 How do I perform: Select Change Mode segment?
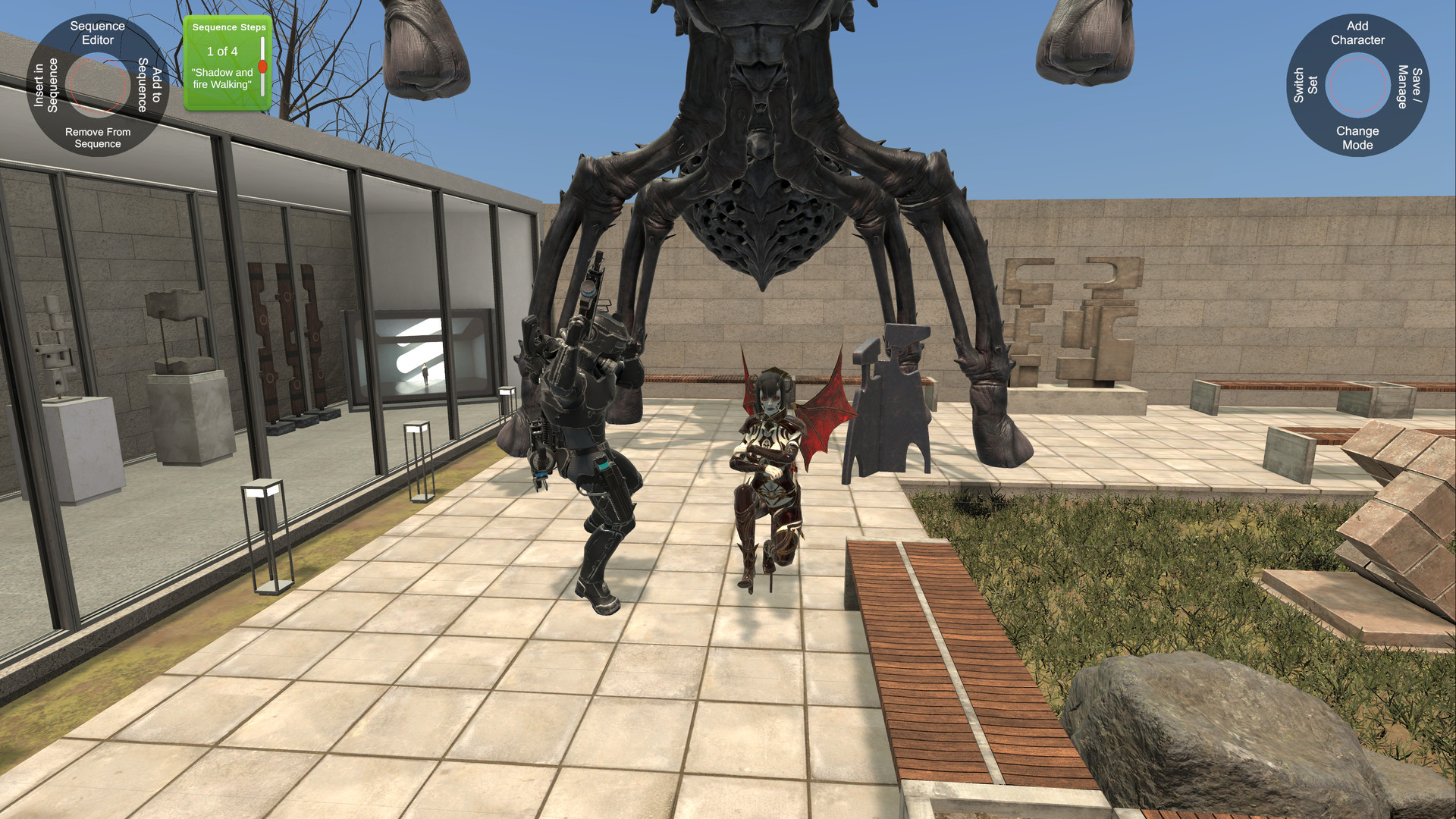1358,136
